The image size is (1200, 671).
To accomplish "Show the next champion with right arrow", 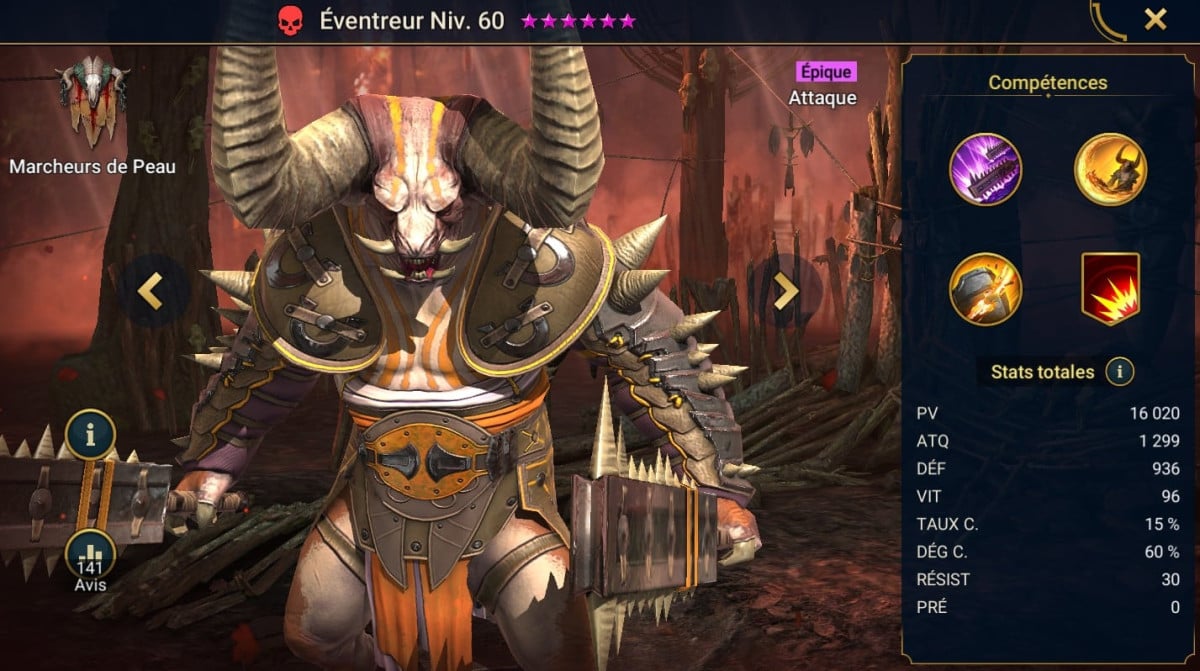I will [786, 290].
